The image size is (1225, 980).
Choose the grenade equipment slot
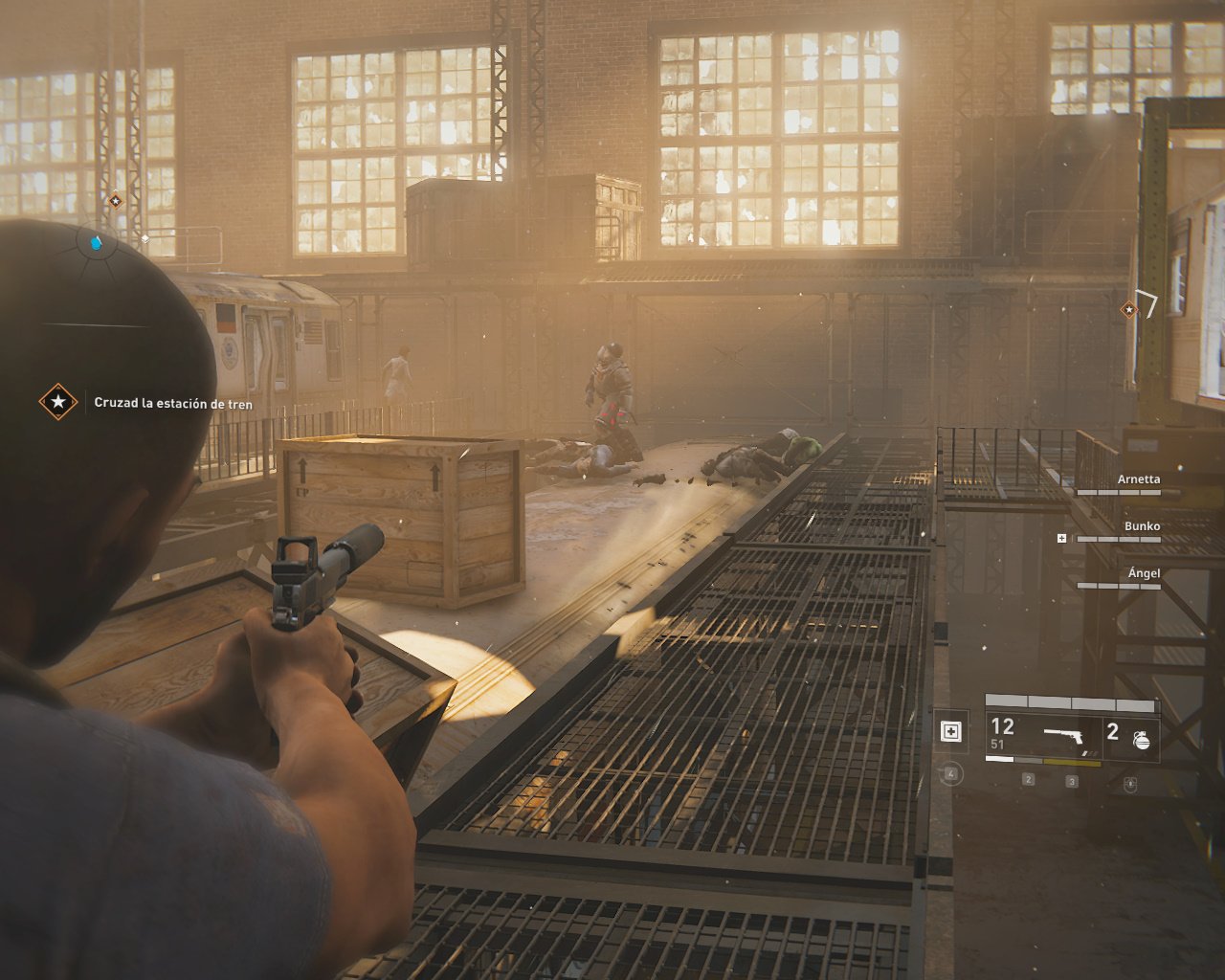[1131, 737]
